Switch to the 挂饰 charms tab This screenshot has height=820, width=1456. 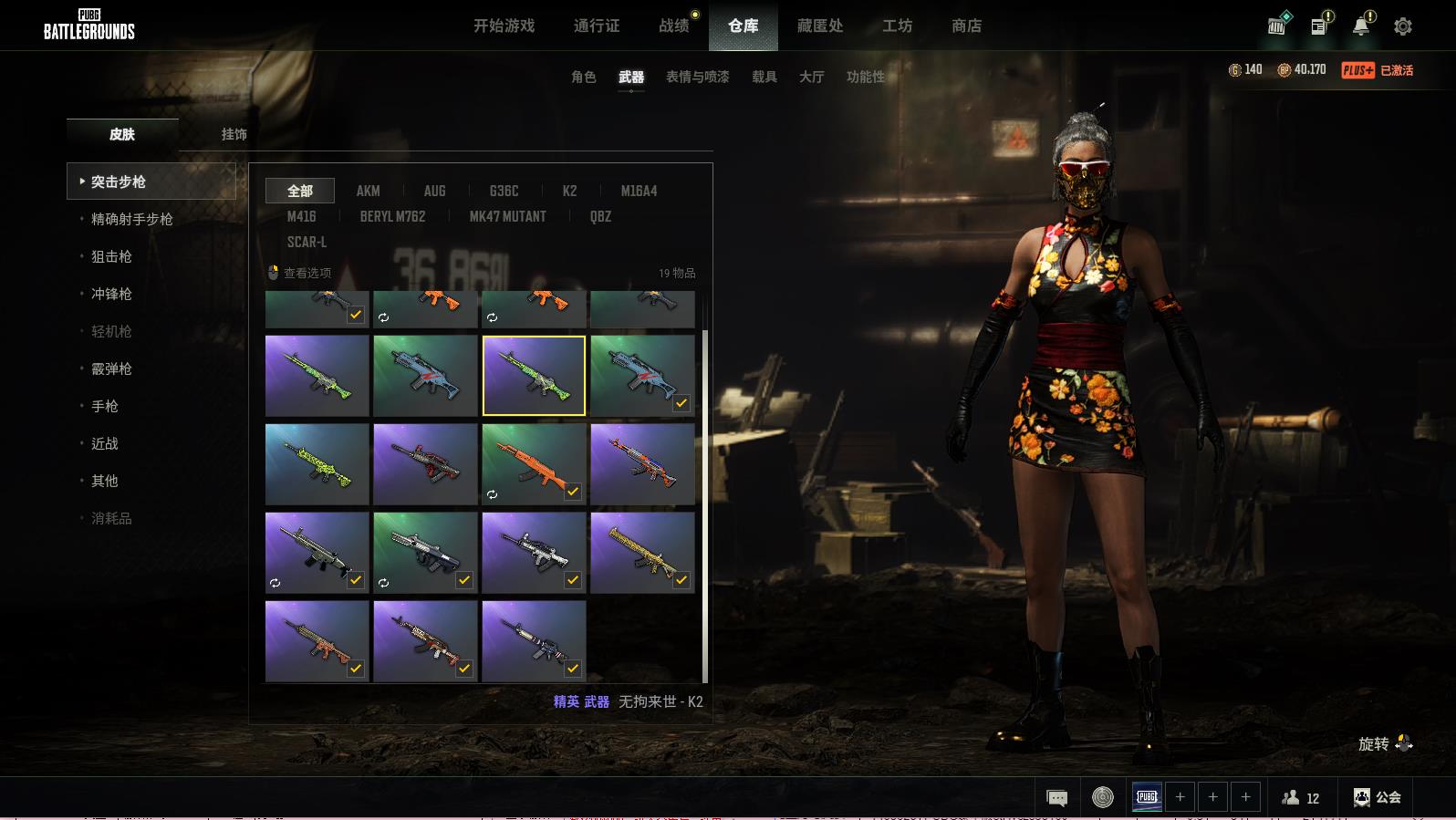(234, 134)
